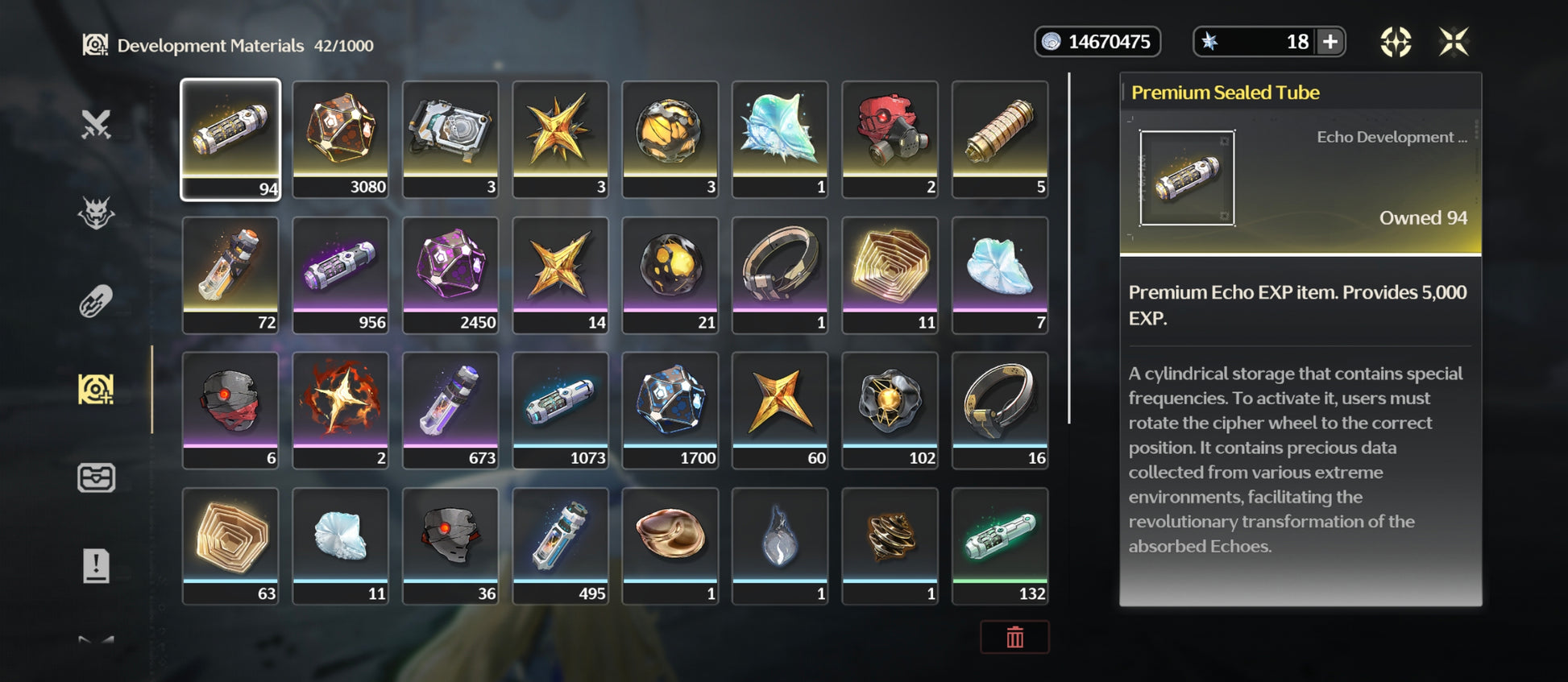This screenshot has width=1568, height=682.
Task: Select the purple tuner stack of 2450
Action: [x=450, y=274]
